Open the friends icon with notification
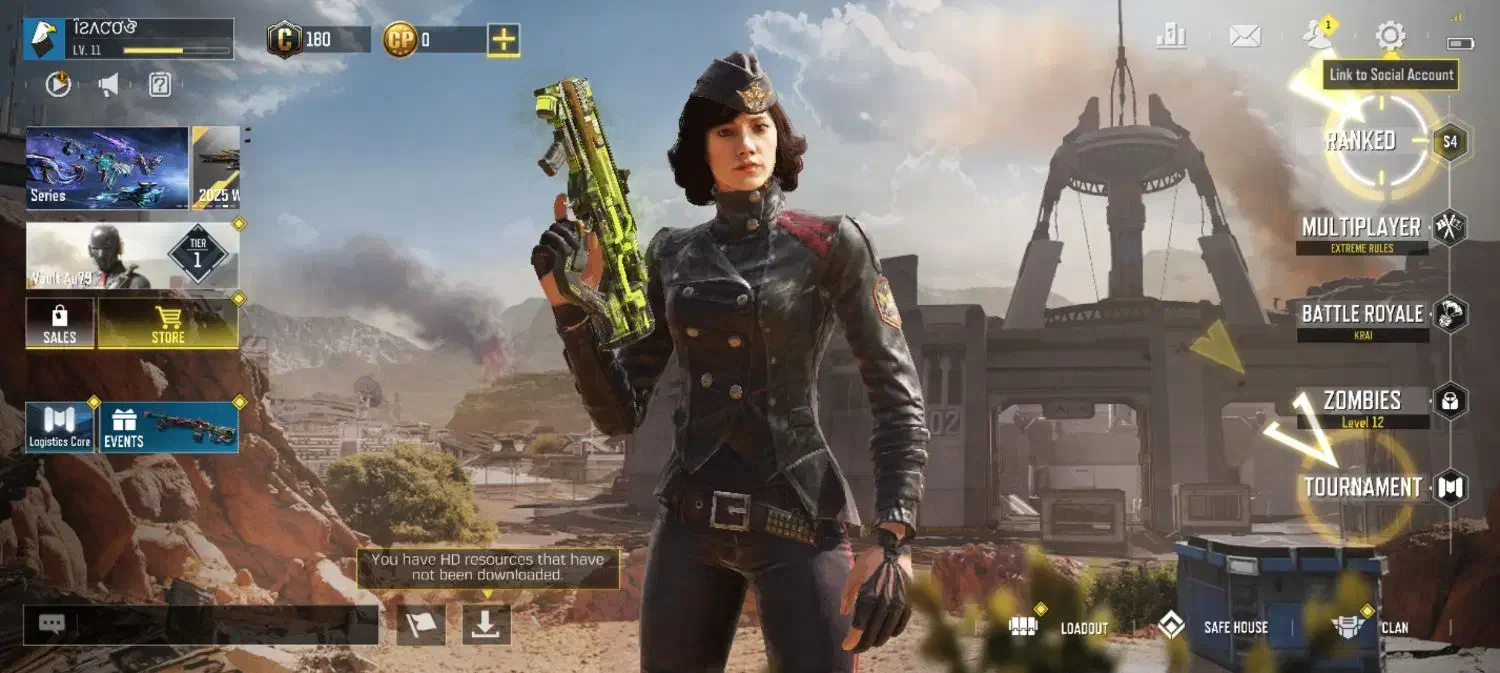This screenshot has width=1500, height=673. (1317, 37)
